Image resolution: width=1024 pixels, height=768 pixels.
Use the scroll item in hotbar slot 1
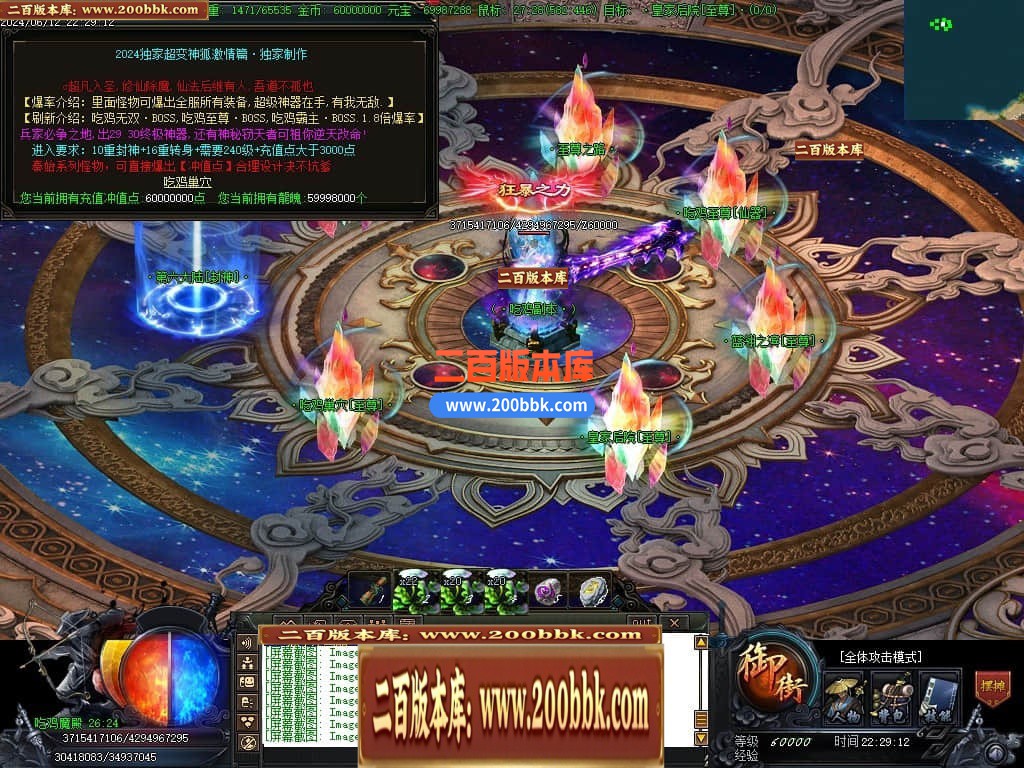tap(368, 592)
